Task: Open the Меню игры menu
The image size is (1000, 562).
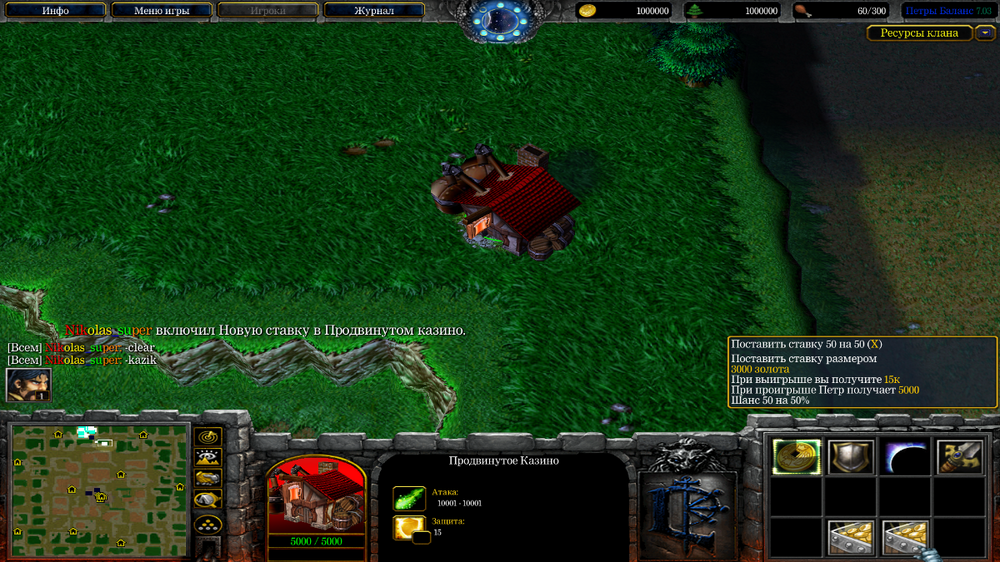Action: click(x=162, y=11)
